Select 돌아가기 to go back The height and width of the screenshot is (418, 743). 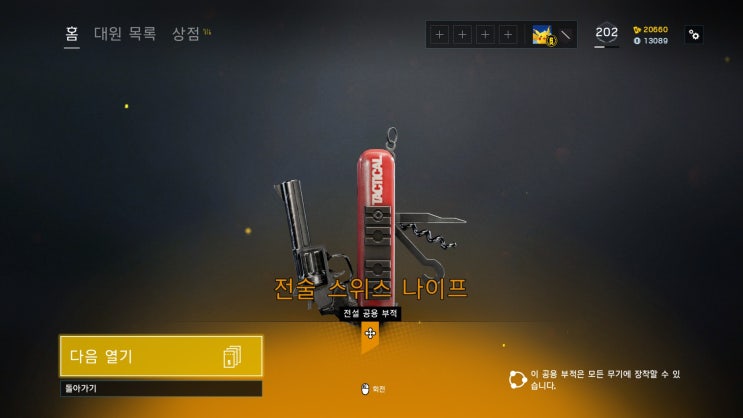(161, 388)
